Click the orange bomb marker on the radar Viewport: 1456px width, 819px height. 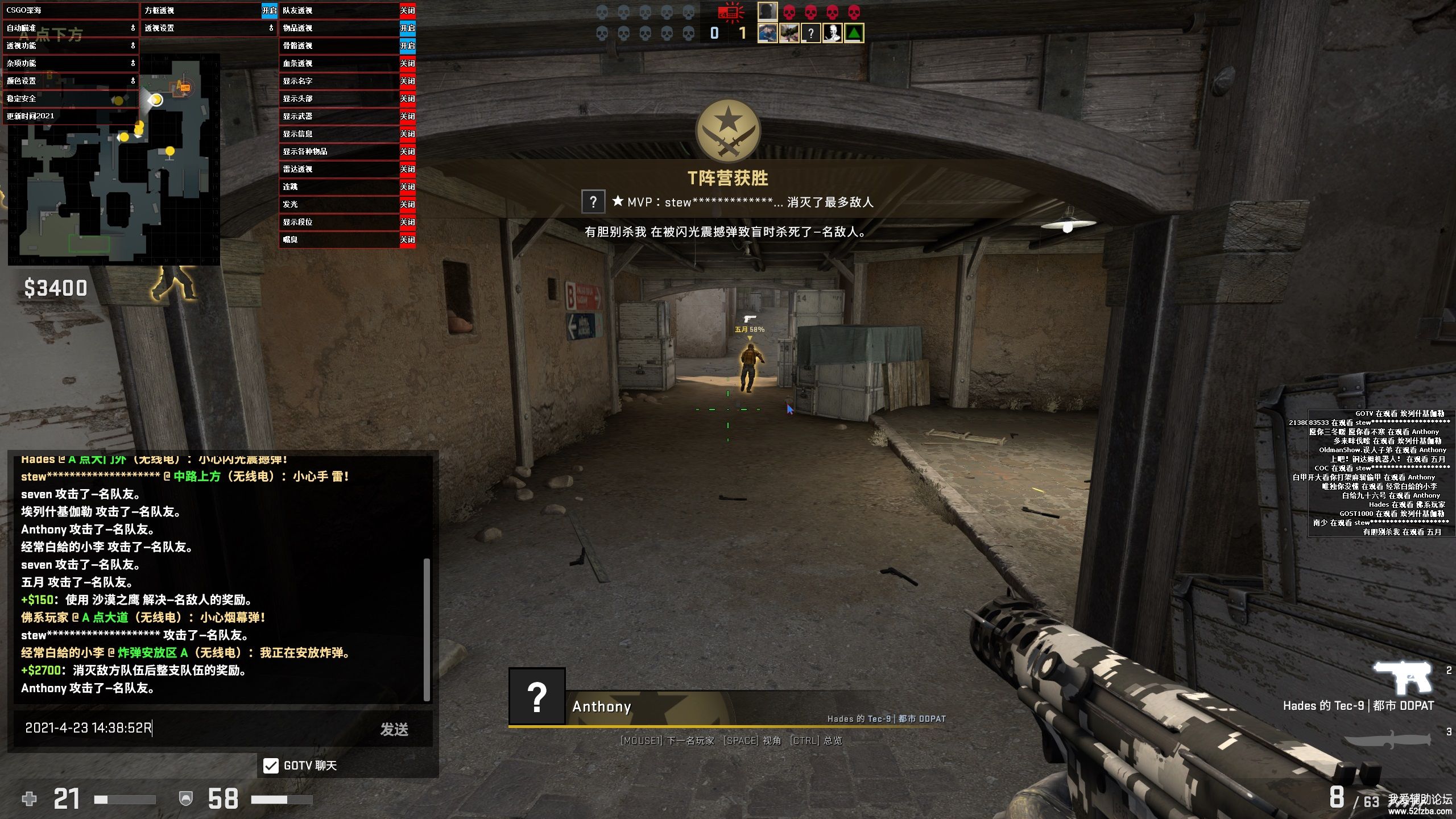[184, 87]
